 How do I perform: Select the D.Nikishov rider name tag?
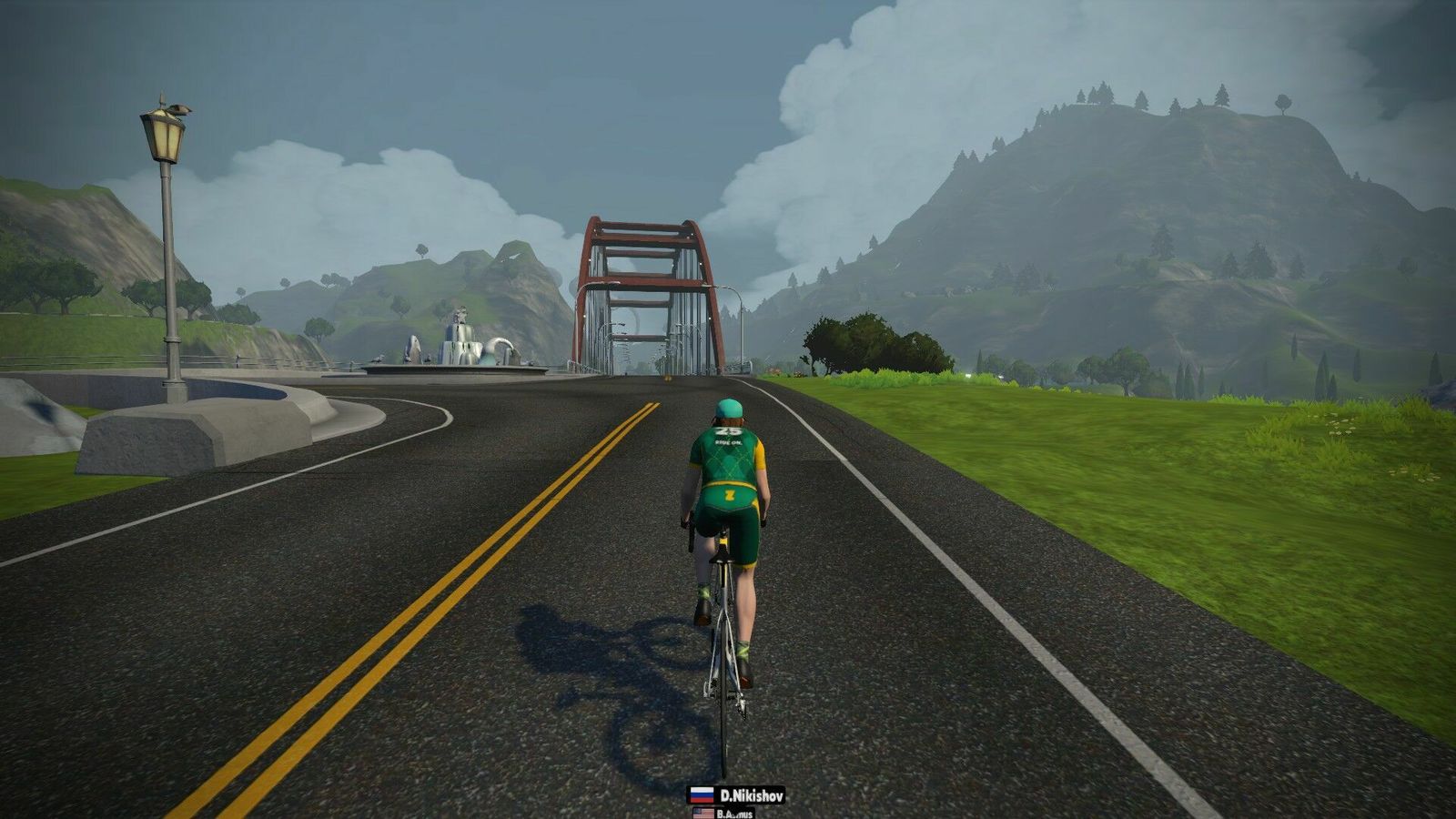736,795
